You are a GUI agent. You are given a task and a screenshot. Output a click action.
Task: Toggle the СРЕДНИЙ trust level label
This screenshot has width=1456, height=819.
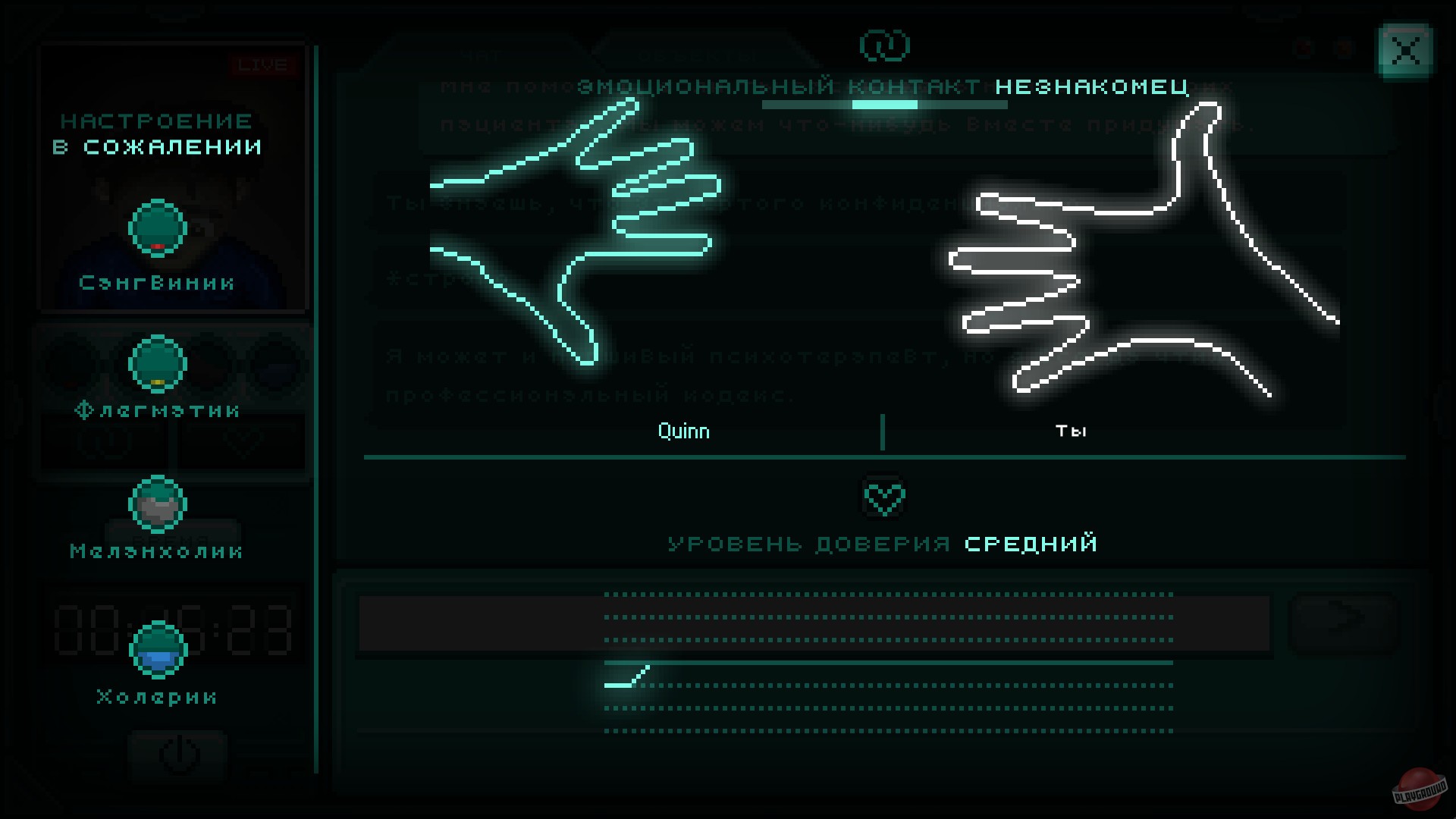point(1030,543)
